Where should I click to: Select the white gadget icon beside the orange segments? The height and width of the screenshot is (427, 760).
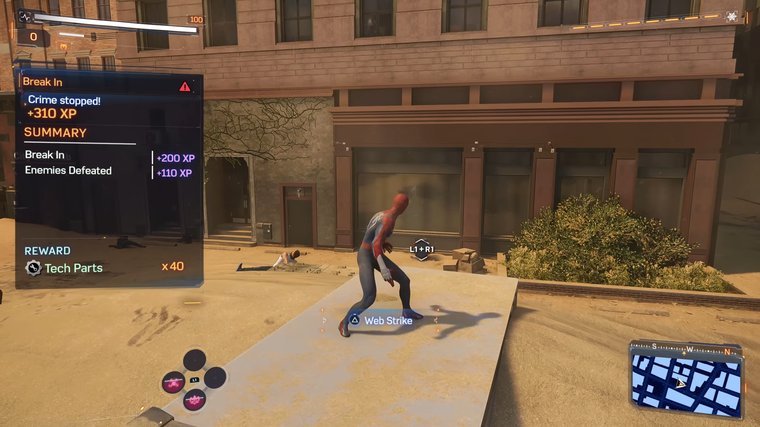(733, 17)
